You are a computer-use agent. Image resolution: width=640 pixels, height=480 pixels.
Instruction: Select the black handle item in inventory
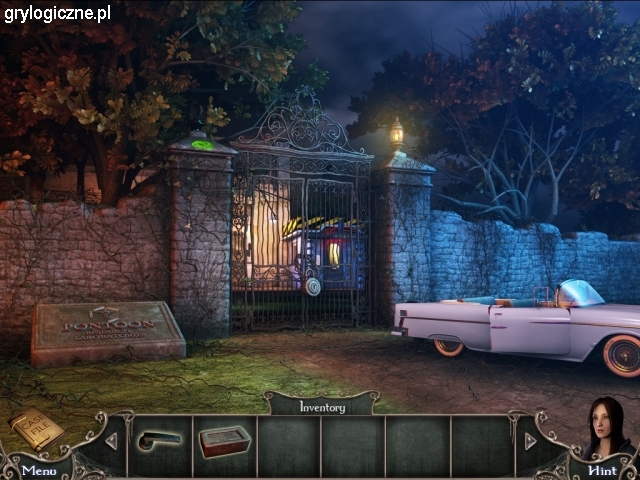click(x=160, y=441)
